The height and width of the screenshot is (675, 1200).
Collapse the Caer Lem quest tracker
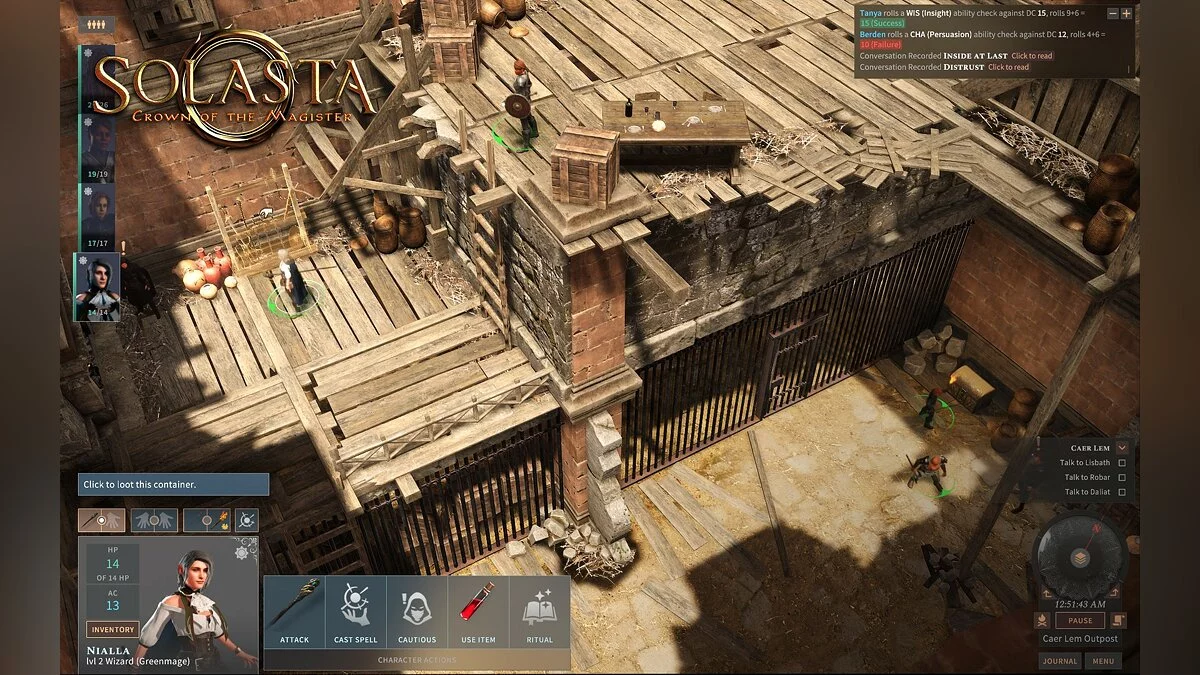click(x=1122, y=448)
